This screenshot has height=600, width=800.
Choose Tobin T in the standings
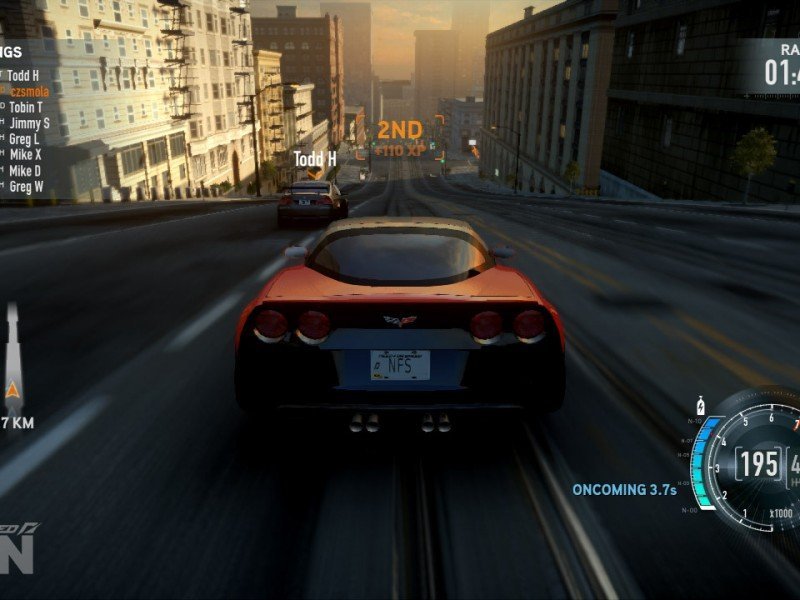coord(26,107)
